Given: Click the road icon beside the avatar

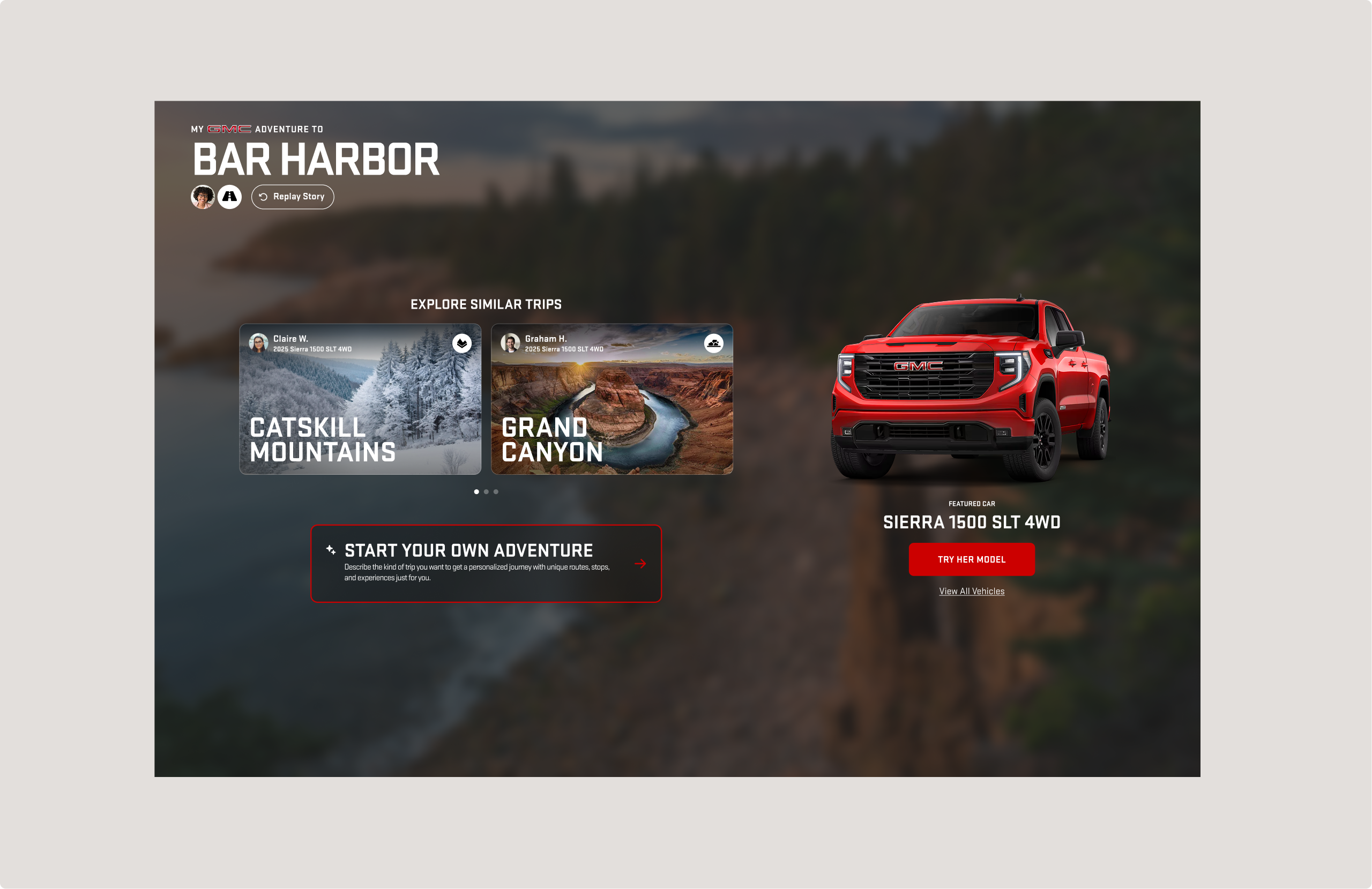Looking at the screenshot, I should coord(229,197).
